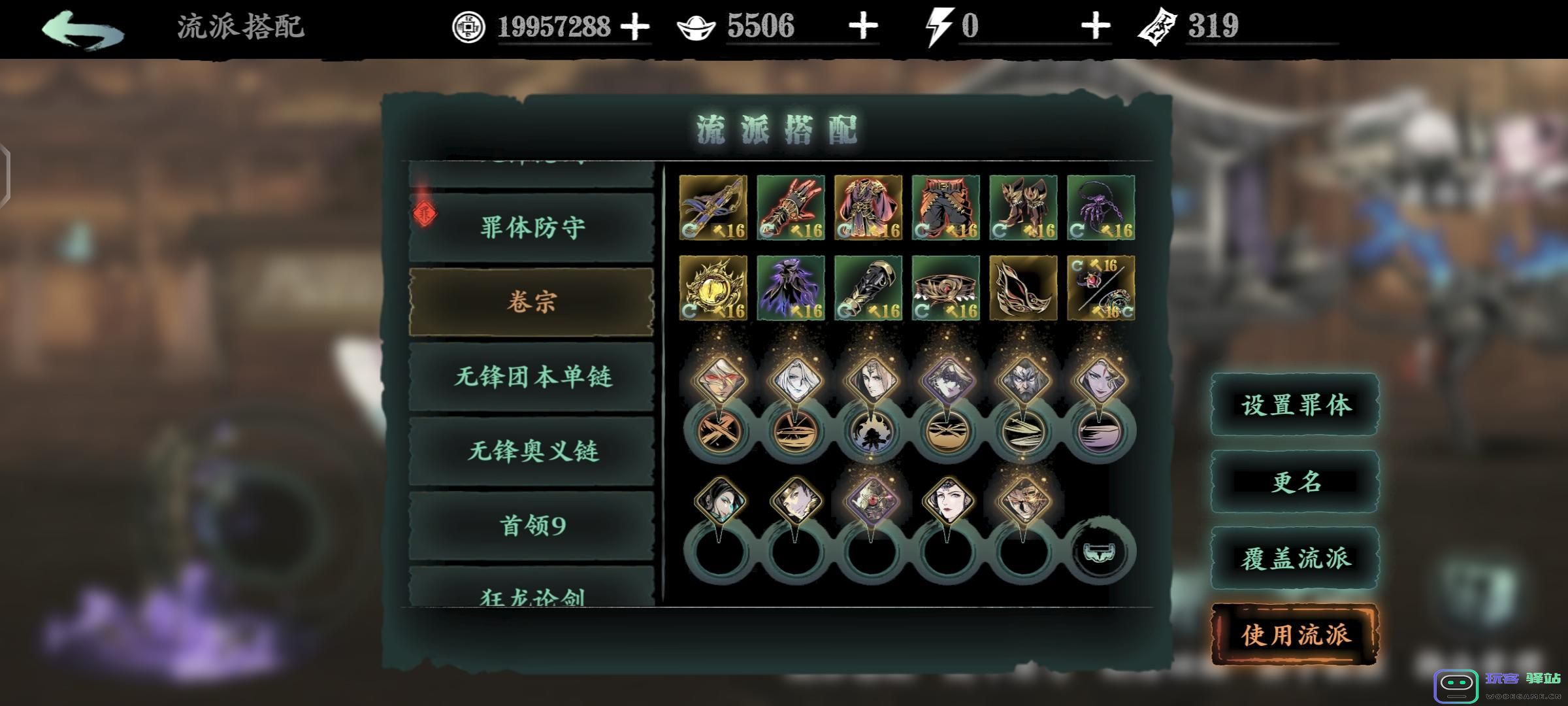The image size is (1568, 706).
Task: Select the pants equipment item
Action: click(945, 208)
